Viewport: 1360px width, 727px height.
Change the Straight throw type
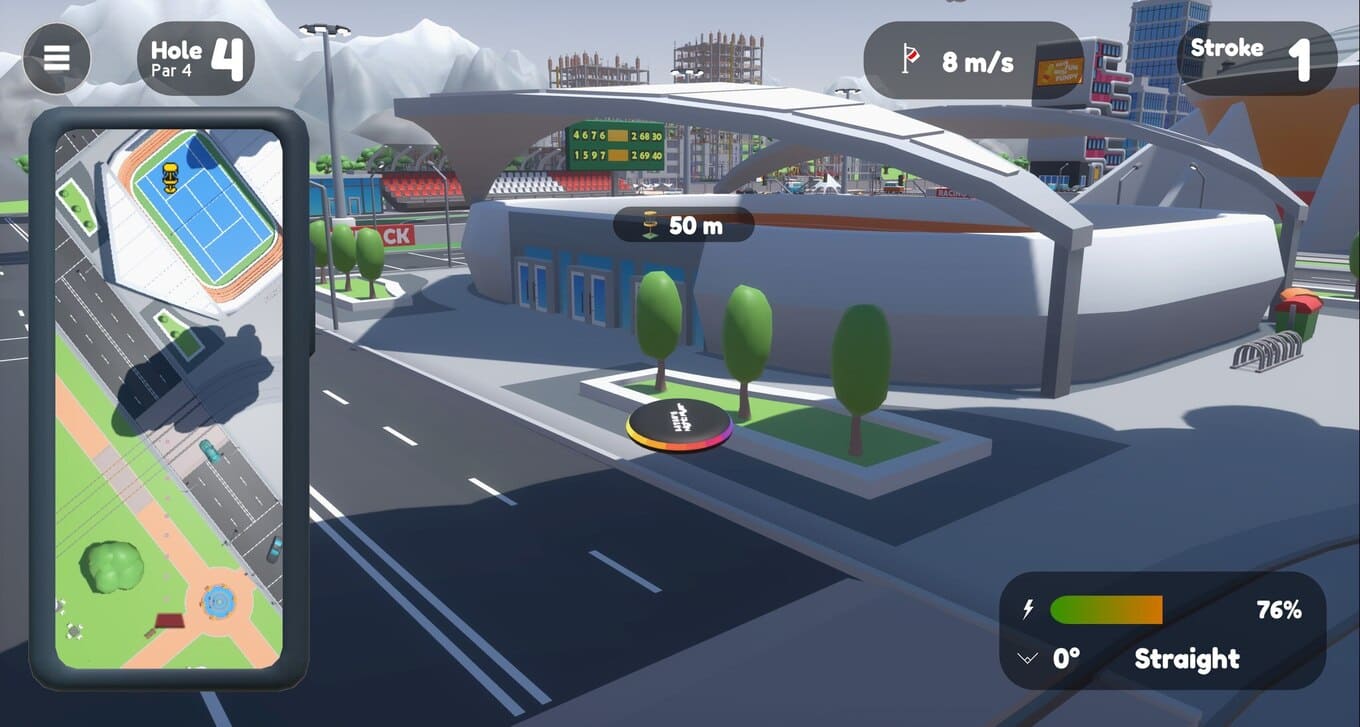1187,659
